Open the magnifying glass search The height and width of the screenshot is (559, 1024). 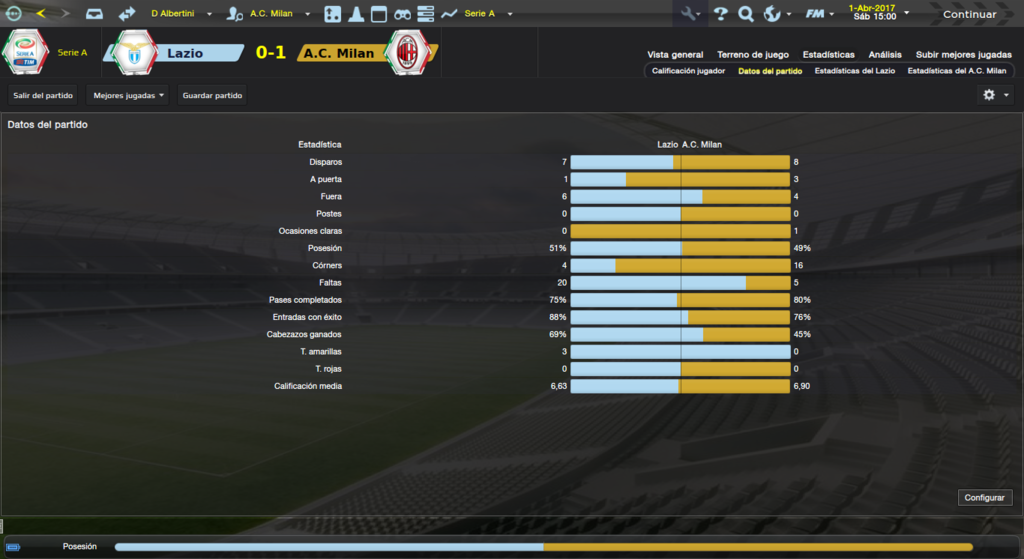745,14
